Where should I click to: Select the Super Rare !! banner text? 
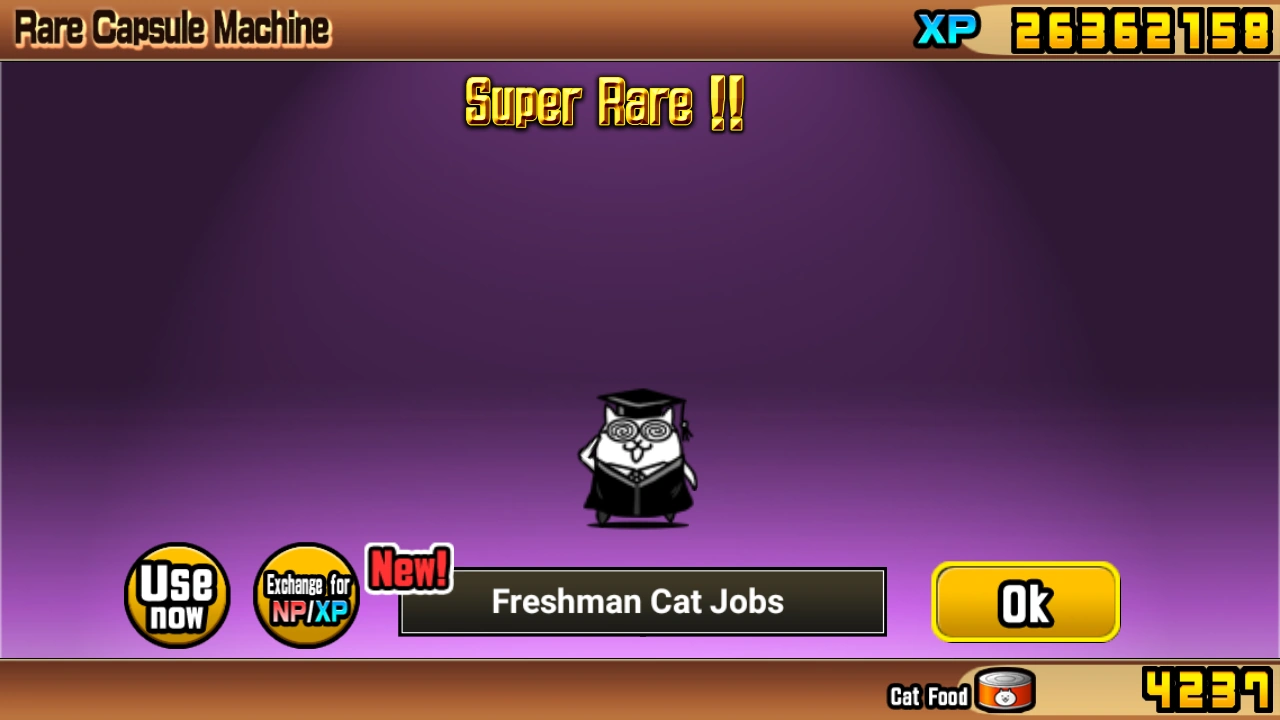[604, 103]
